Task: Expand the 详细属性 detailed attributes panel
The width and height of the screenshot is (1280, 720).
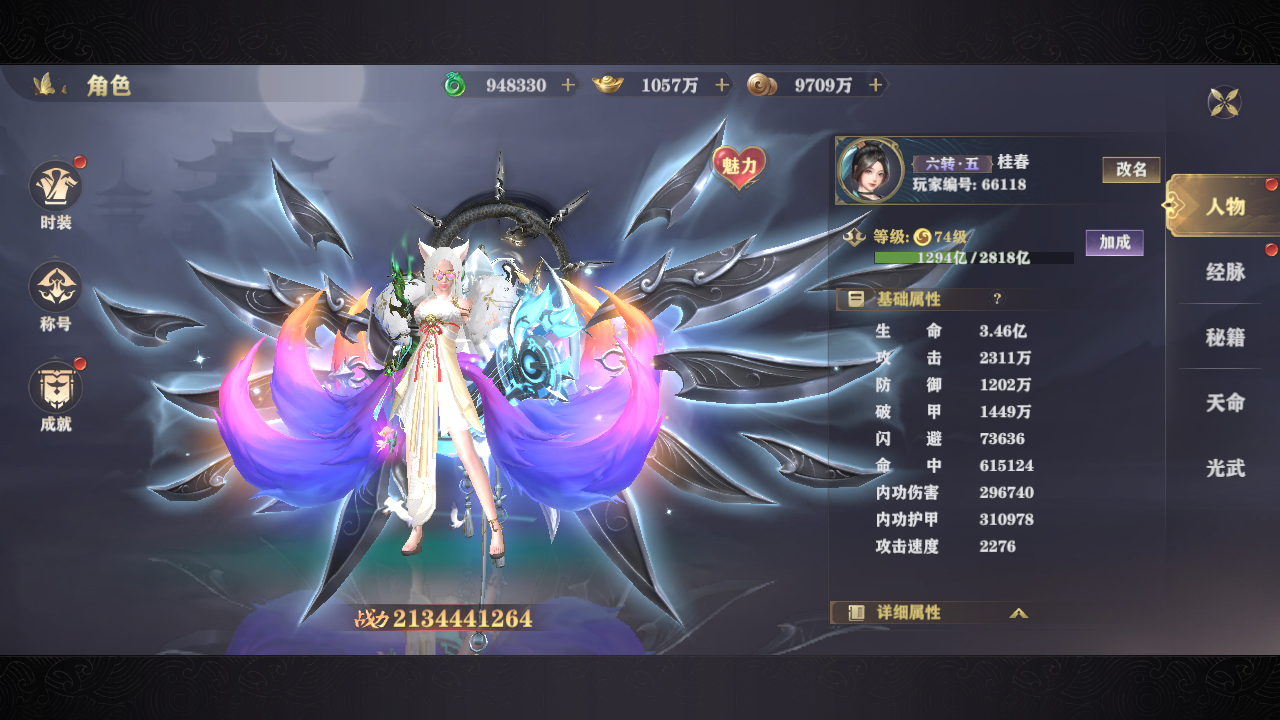Action: [1018, 613]
